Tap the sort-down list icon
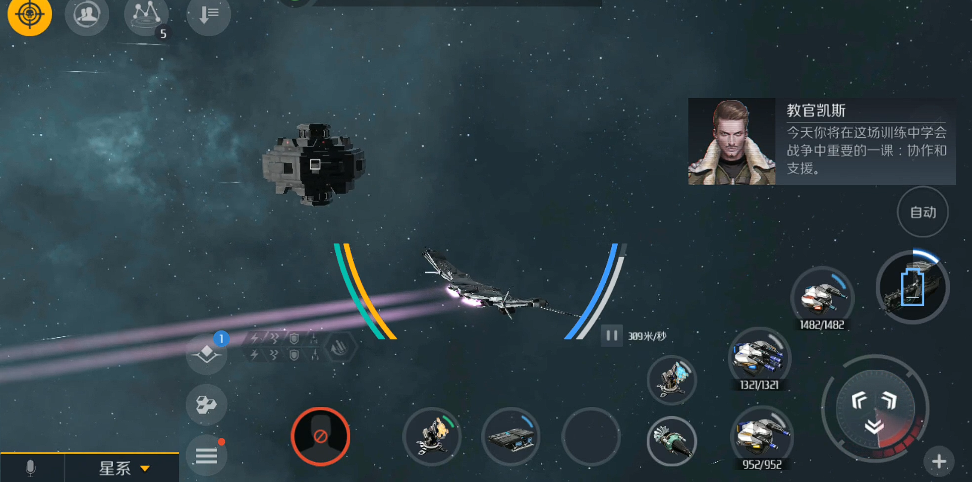972x482 pixels. coord(208,15)
